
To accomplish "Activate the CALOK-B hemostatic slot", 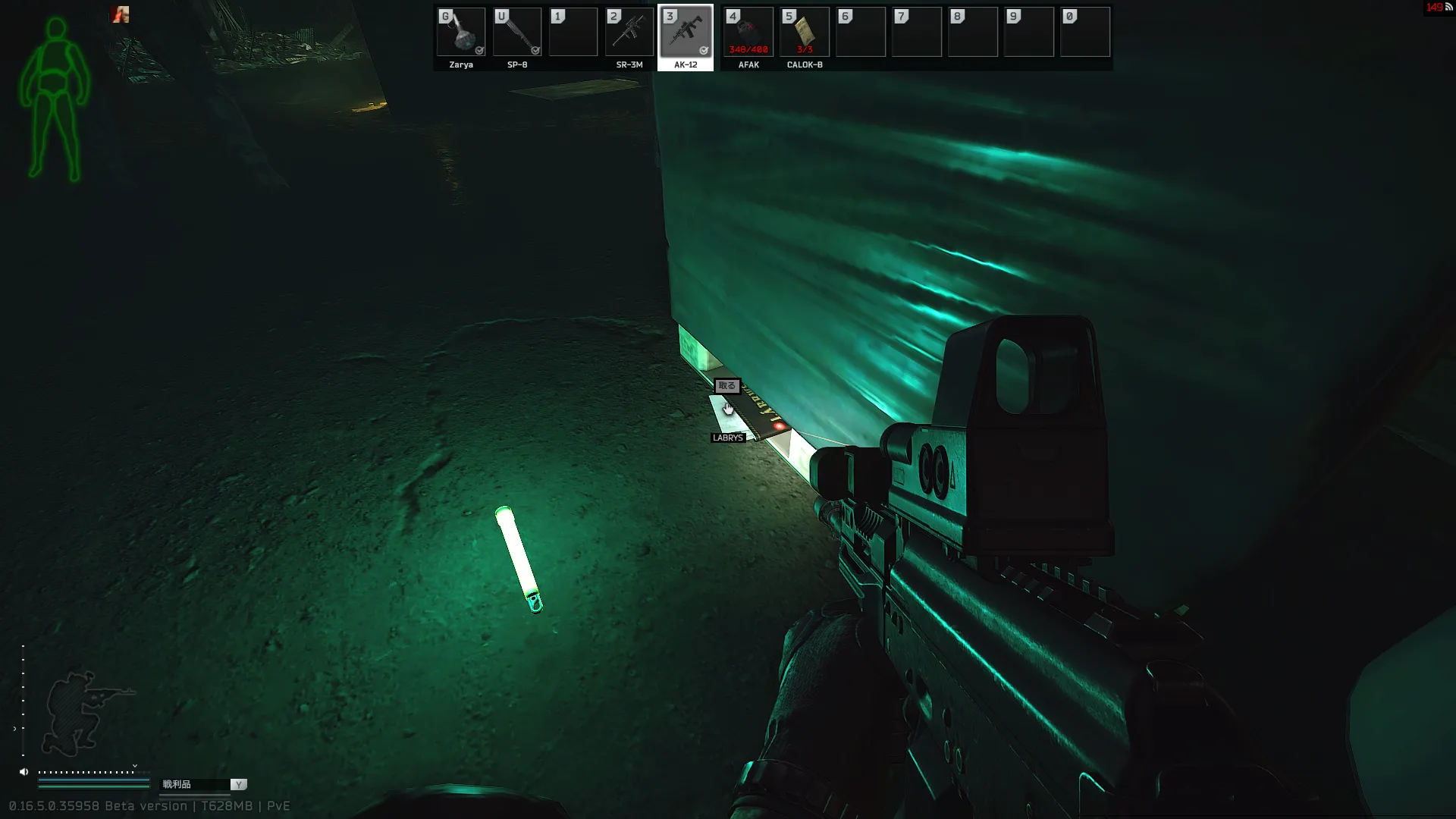I will (805, 33).
